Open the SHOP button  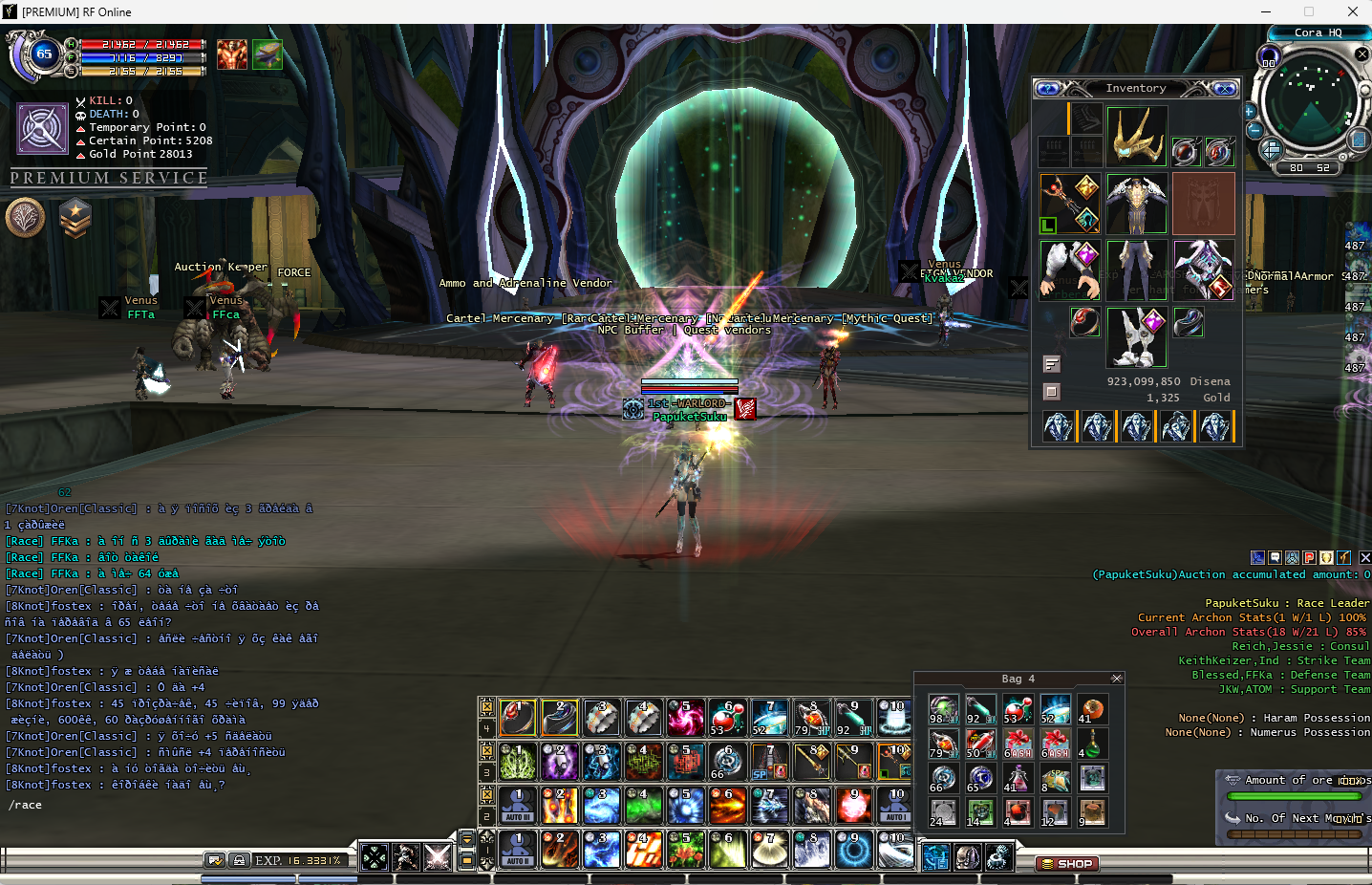(x=1067, y=864)
